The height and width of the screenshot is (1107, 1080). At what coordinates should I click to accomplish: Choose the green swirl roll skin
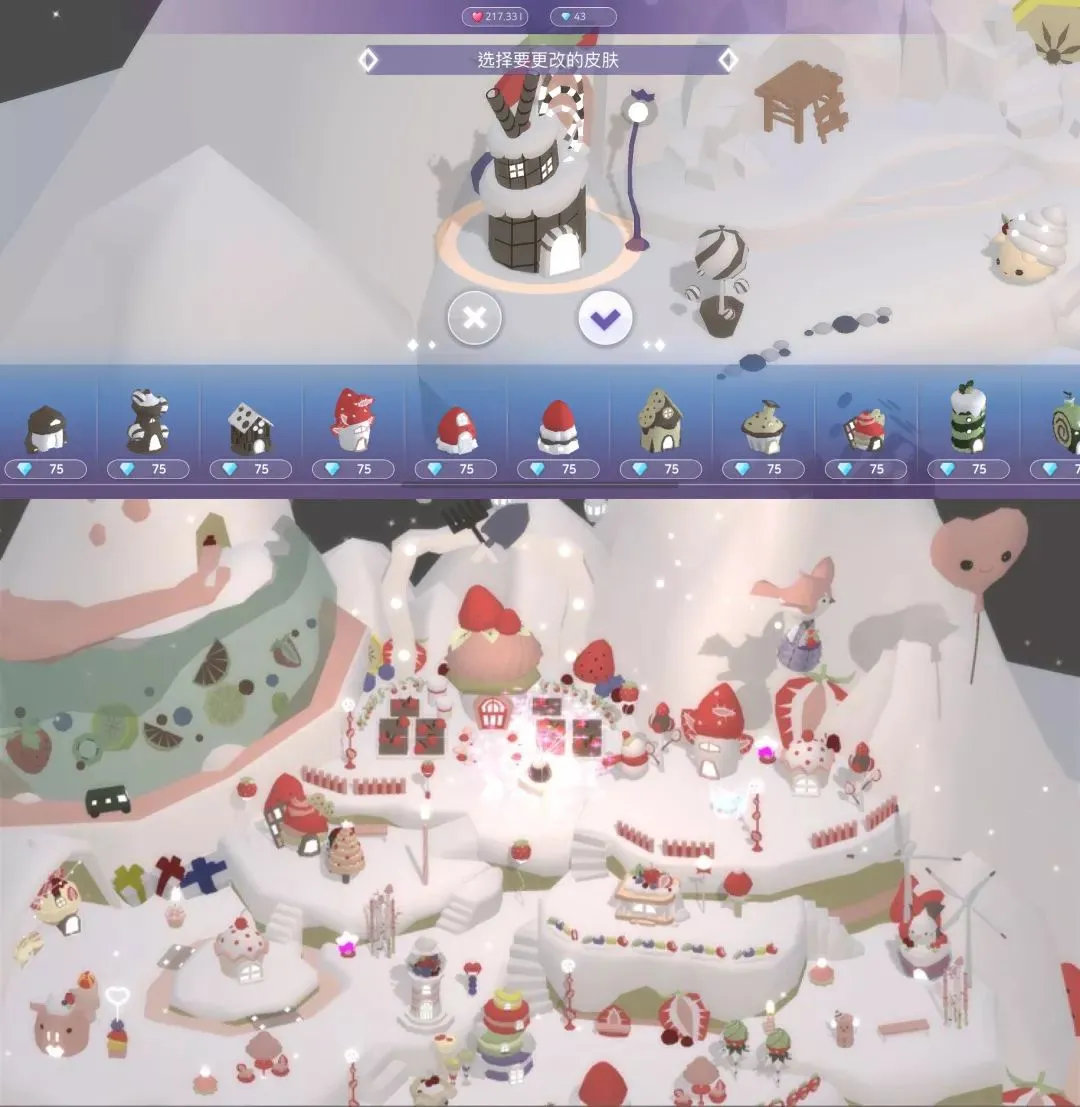[1064, 427]
